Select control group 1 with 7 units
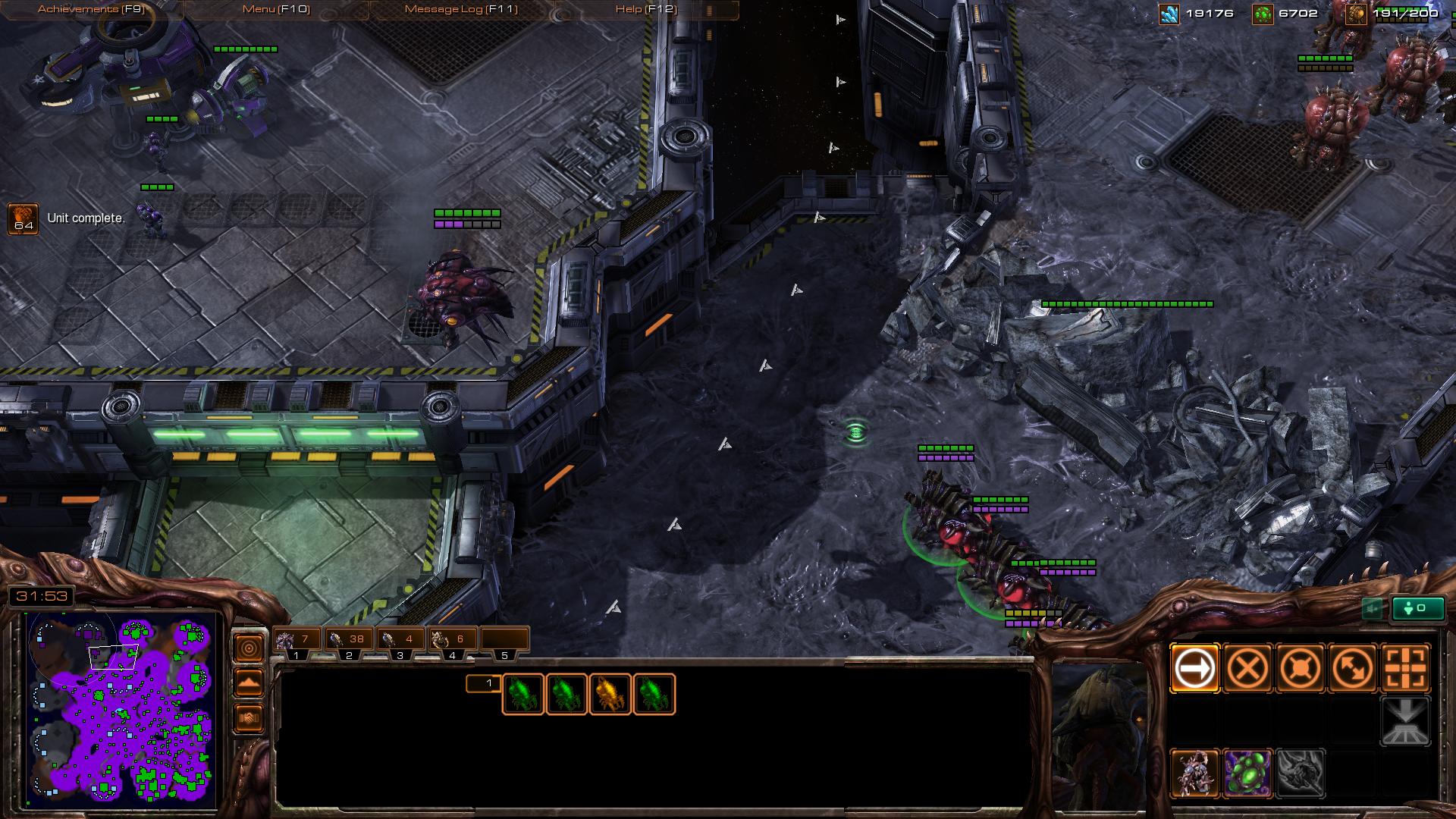1456x819 pixels. [297, 640]
